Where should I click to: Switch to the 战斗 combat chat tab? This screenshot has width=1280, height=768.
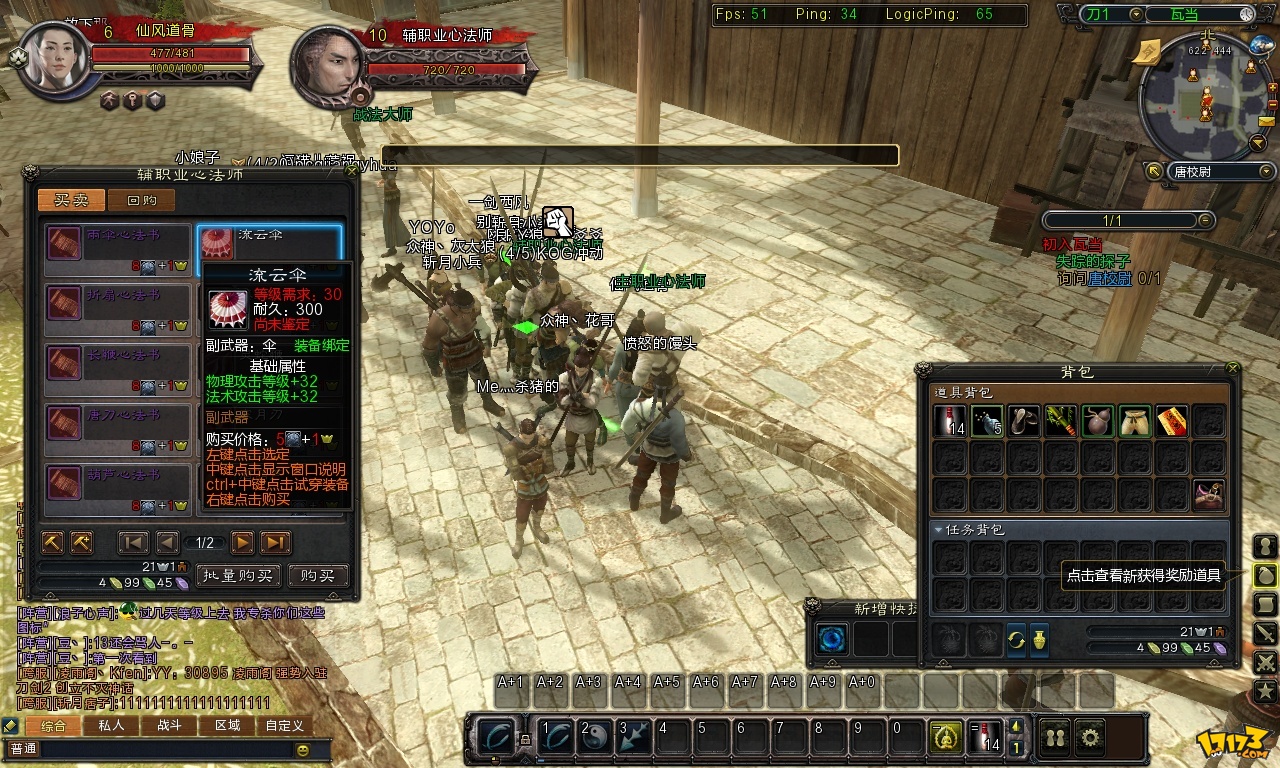click(x=168, y=725)
